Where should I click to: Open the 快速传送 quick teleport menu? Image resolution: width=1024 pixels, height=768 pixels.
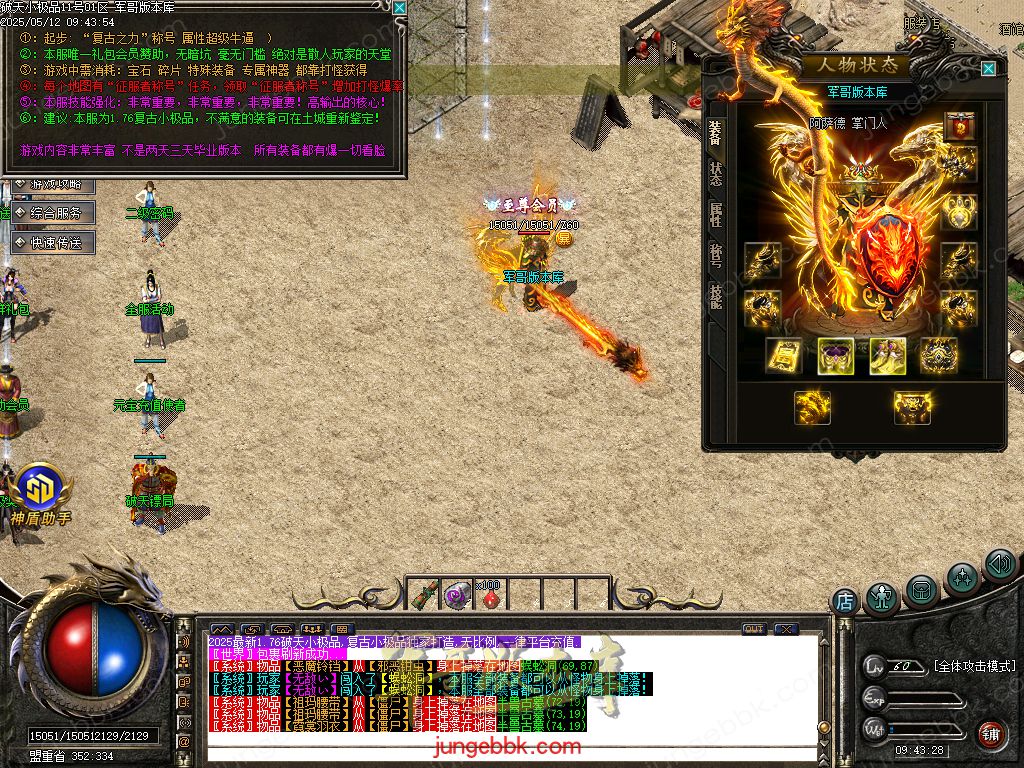(55, 242)
